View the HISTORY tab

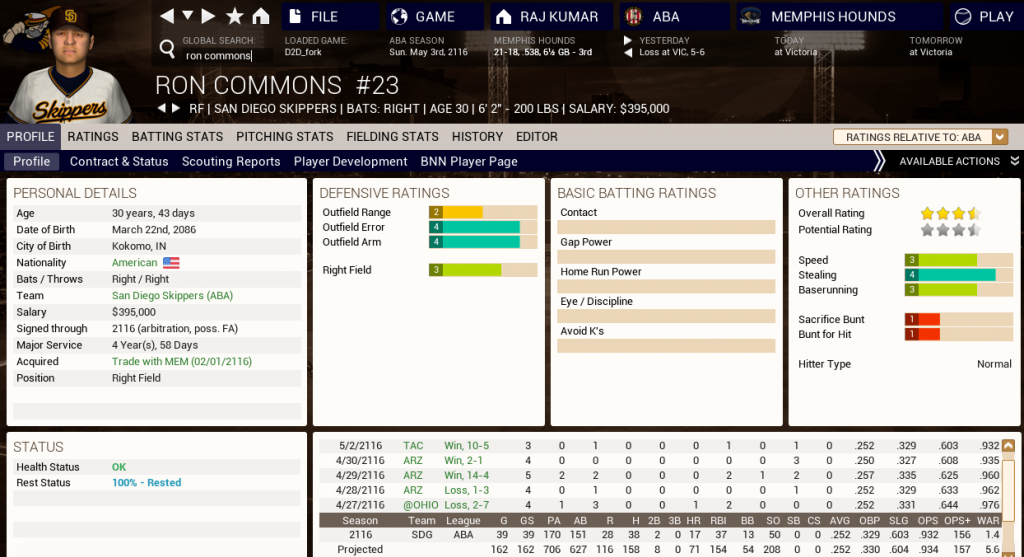click(477, 137)
